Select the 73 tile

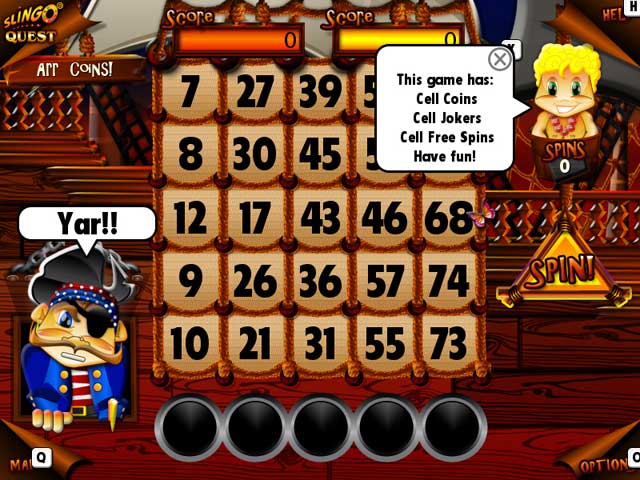click(x=448, y=344)
